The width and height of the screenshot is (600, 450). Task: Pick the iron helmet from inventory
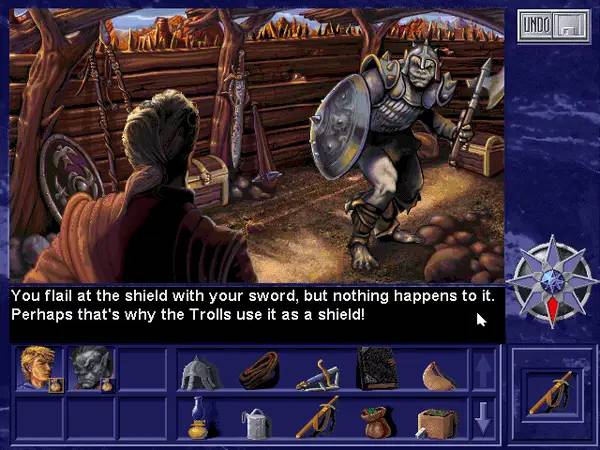pyautogui.click(x=199, y=372)
